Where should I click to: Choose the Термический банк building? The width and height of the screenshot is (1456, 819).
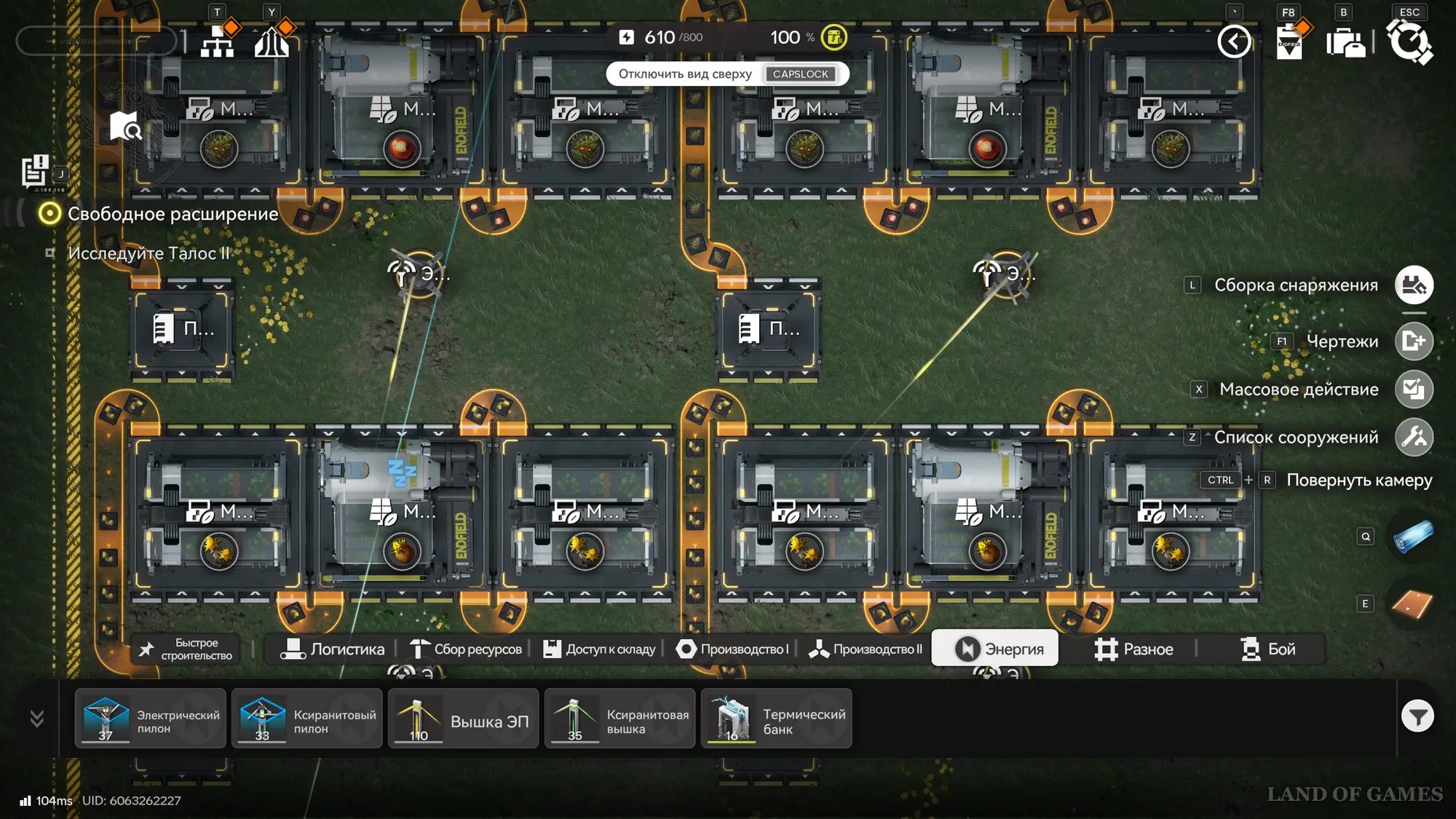click(776, 719)
